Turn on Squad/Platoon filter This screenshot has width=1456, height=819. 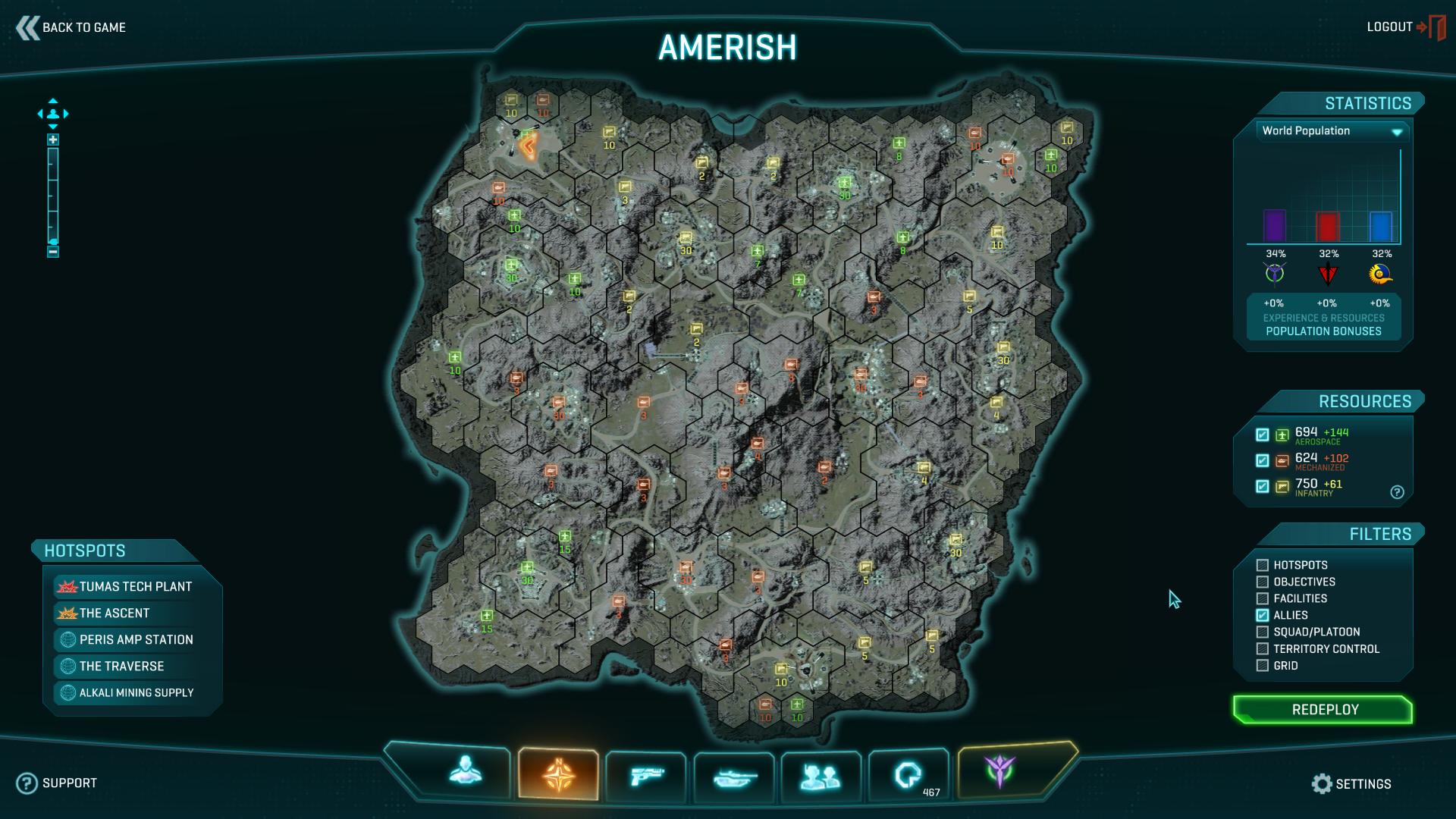(x=1263, y=632)
